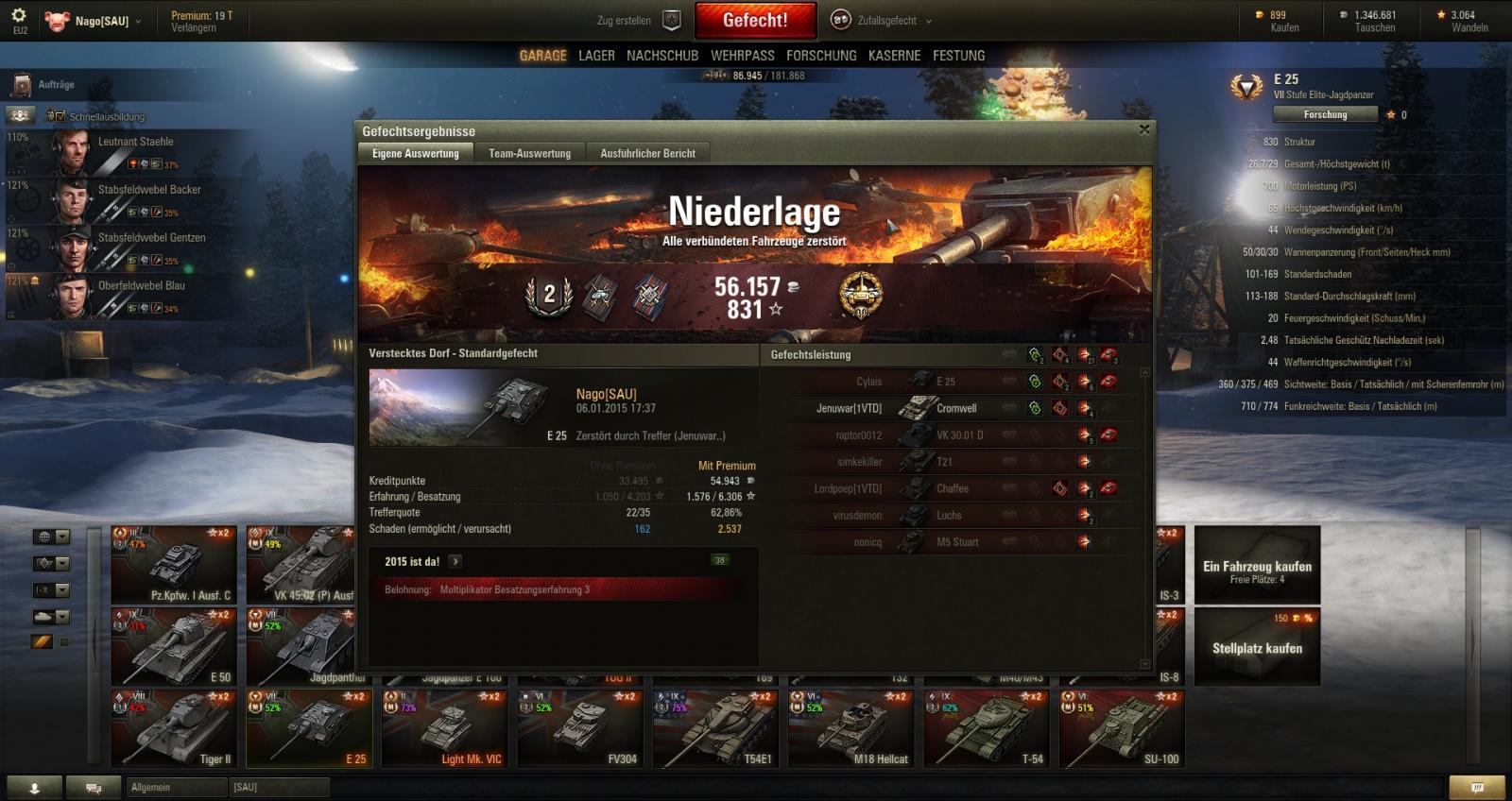1512x801 pixels.
Task: Open the Ausführlicher Bericht tab
Action: click(x=647, y=153)
